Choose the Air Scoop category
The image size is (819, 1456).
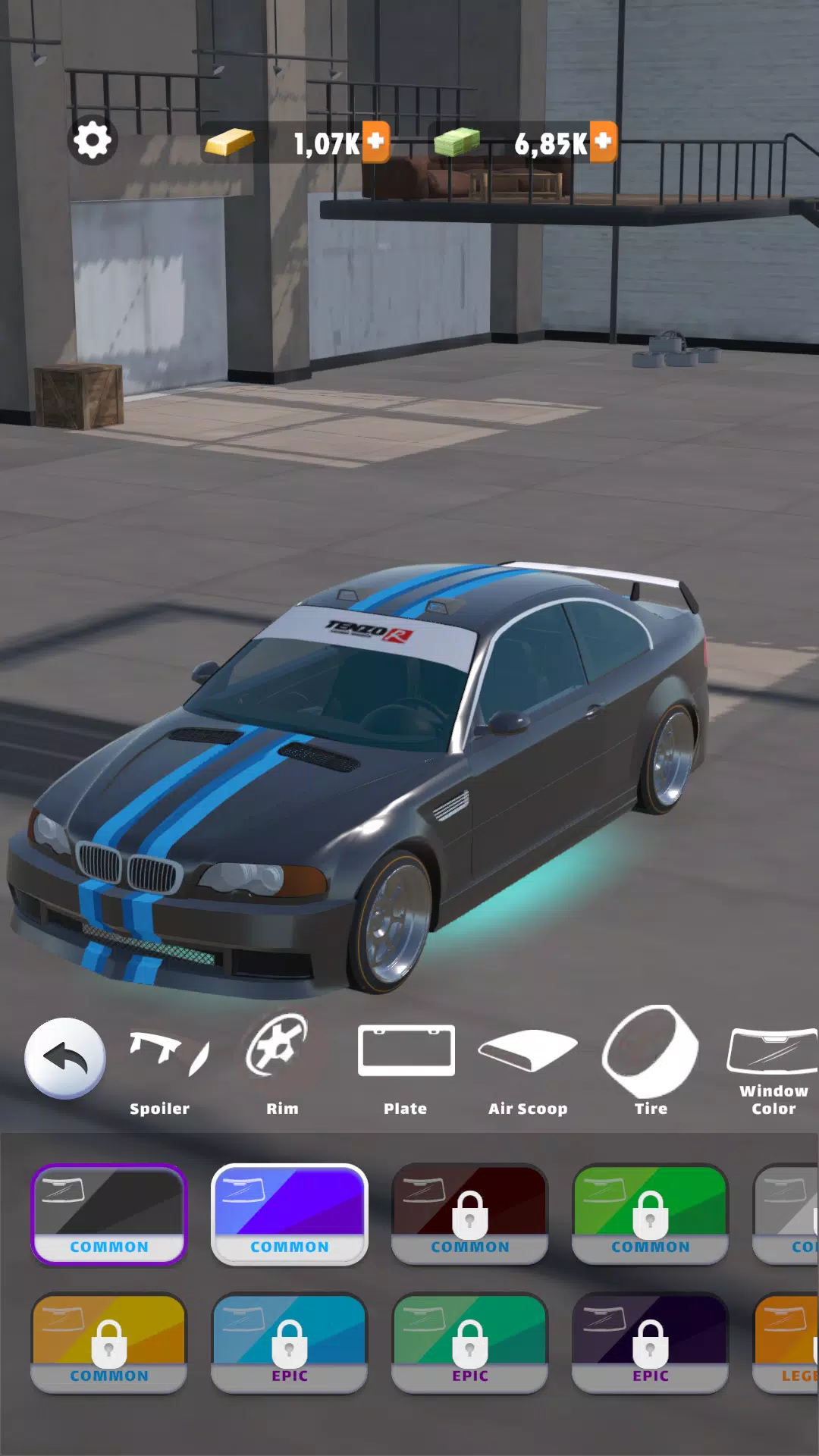click(x=528, y=1065)
